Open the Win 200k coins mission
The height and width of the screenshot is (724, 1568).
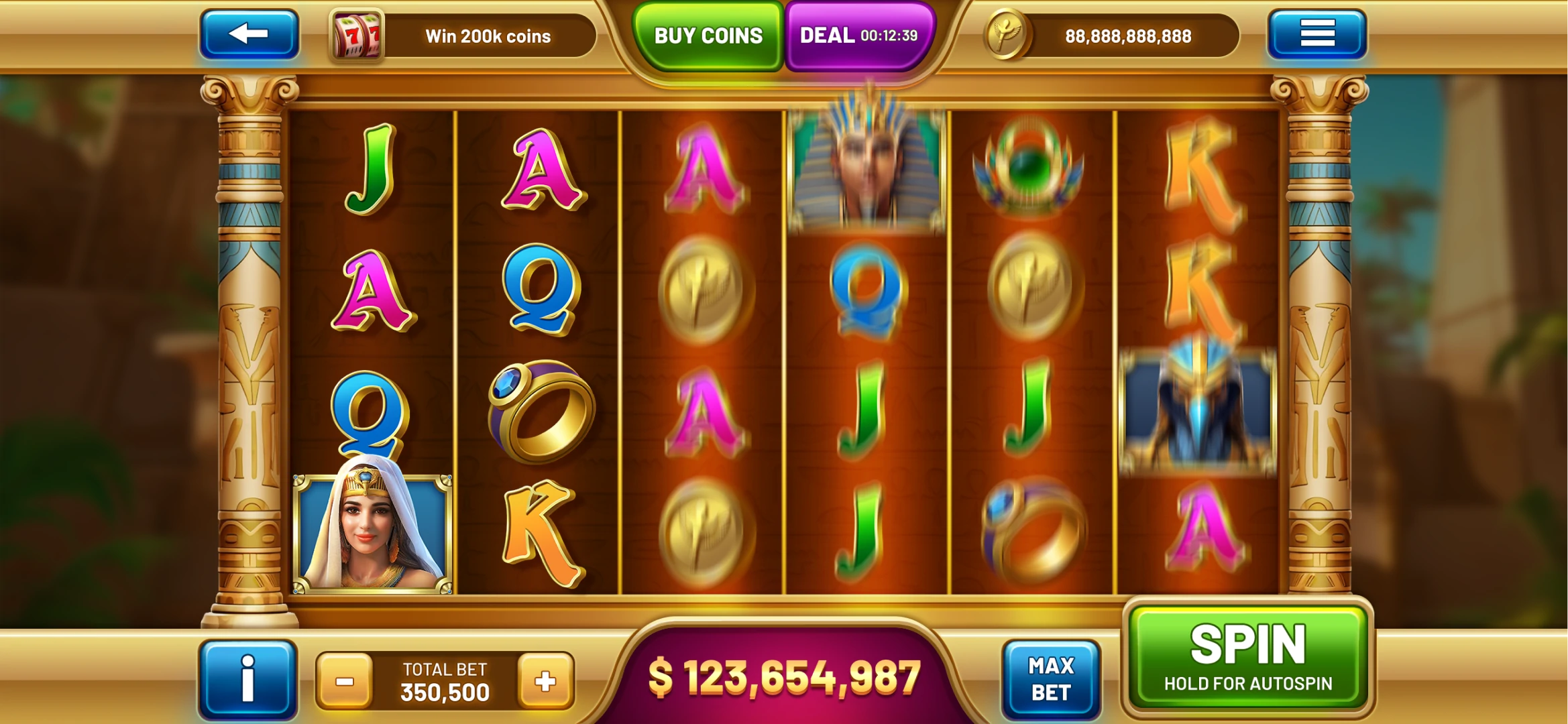463,36
